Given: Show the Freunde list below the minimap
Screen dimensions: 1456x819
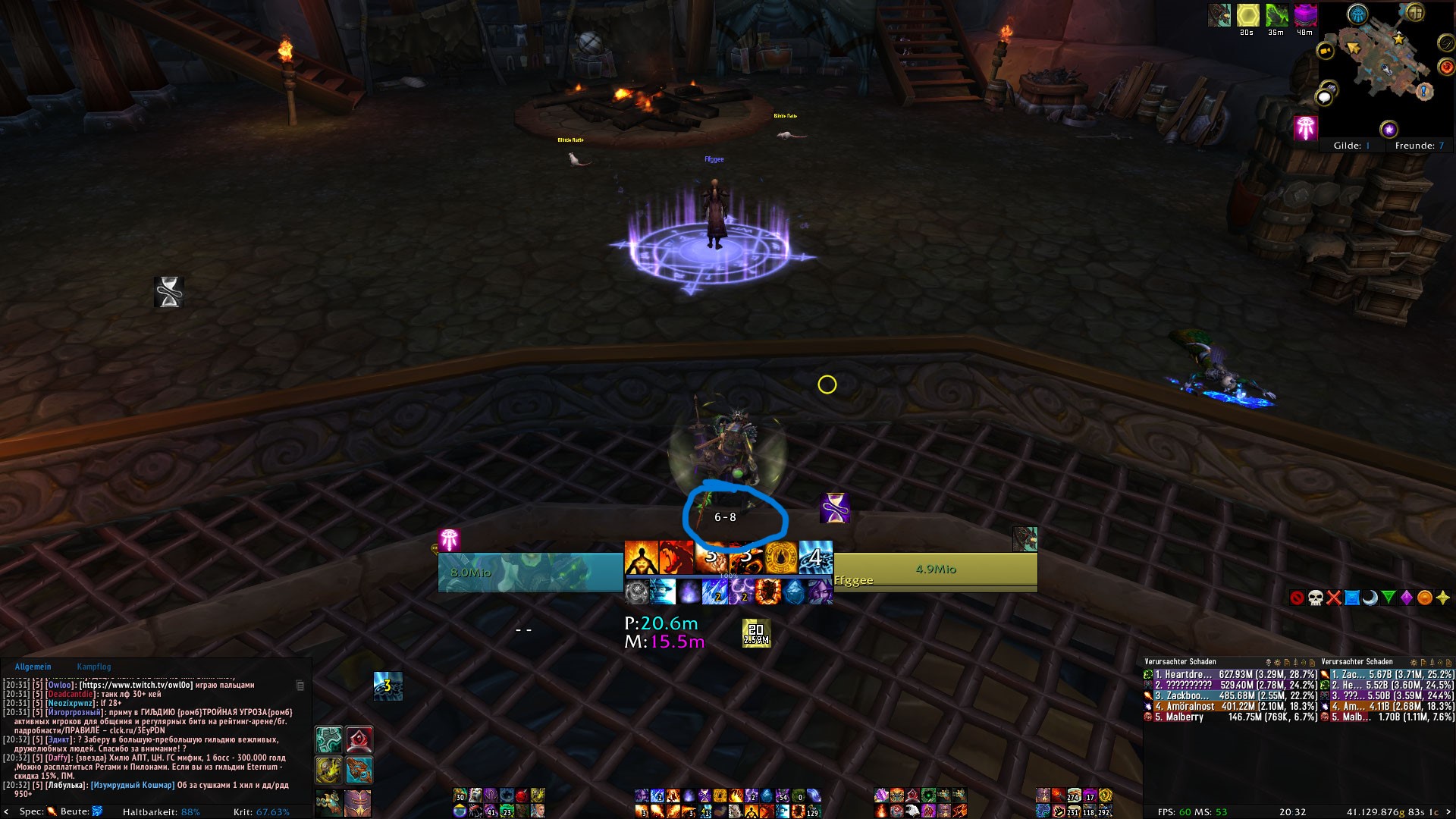Looking at the screenshot, I should coord(1419,146).
